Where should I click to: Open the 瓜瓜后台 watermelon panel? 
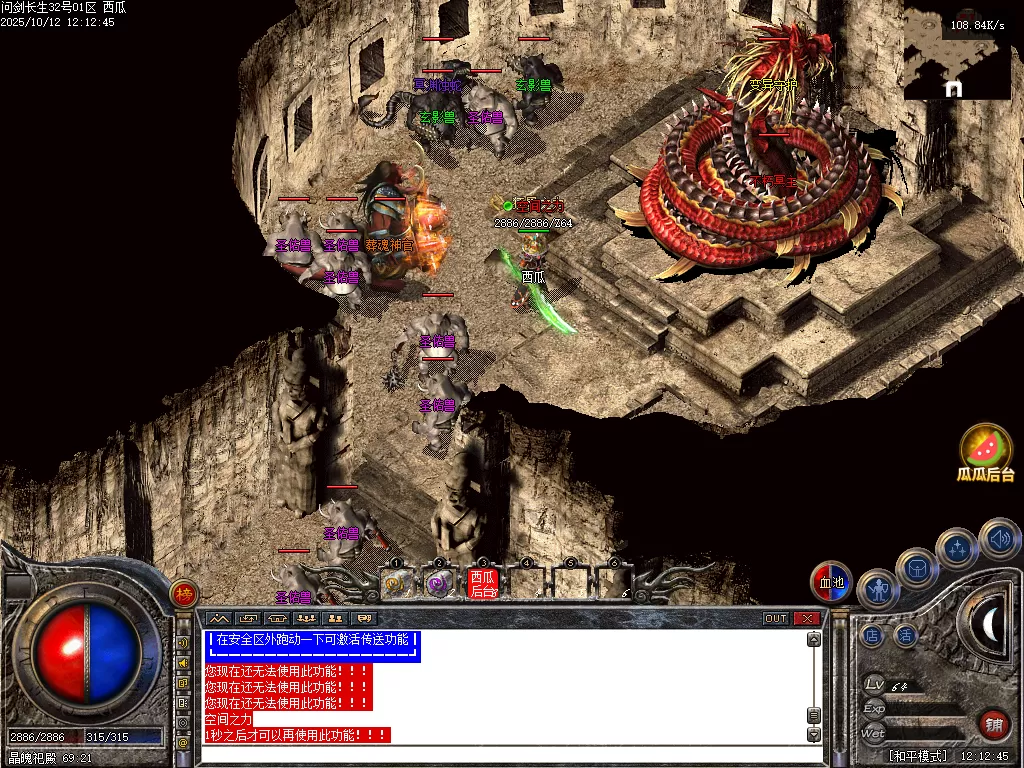(x=986, y=451)
